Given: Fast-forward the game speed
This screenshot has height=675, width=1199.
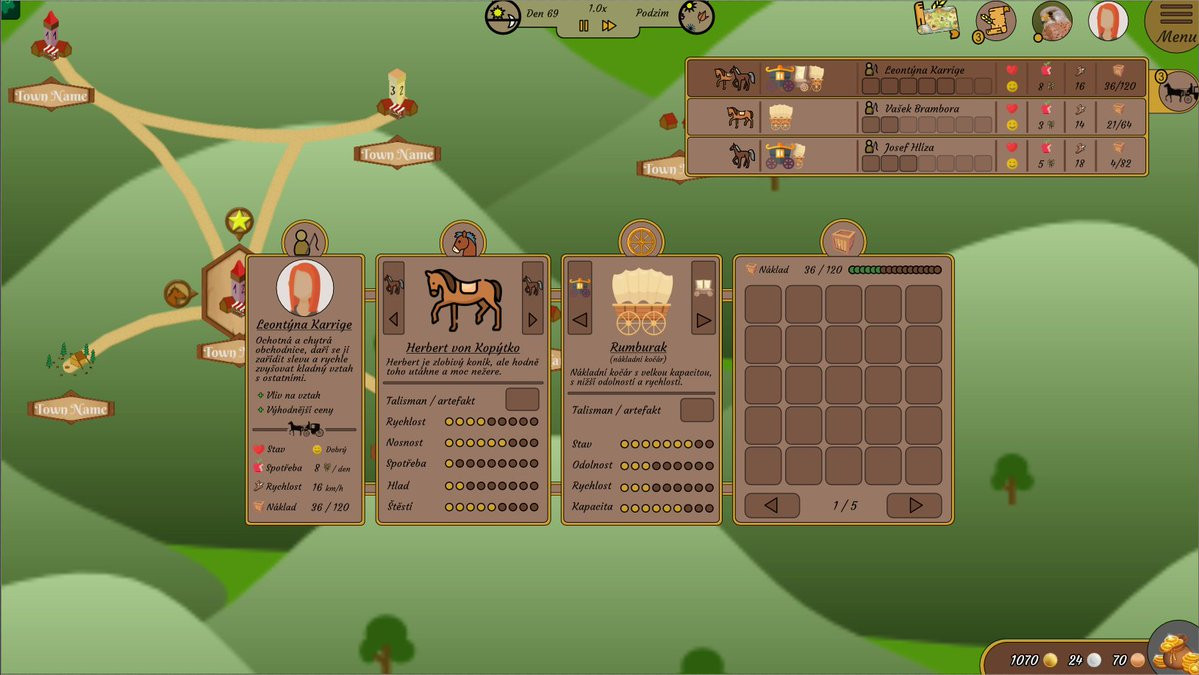Looking at the screenshot, I should [x=608, y=26].
